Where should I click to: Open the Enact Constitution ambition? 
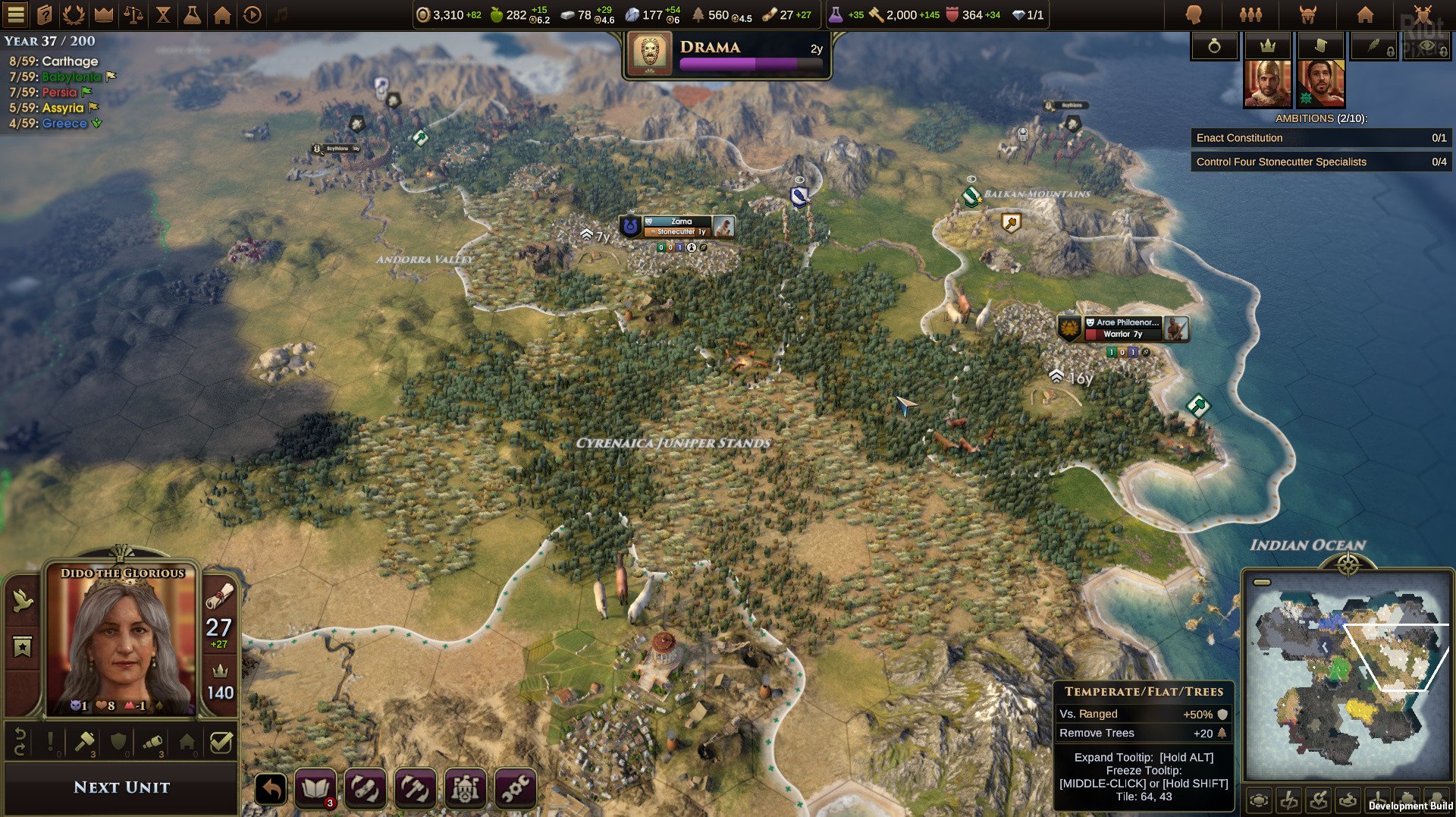click(1320, 138)
